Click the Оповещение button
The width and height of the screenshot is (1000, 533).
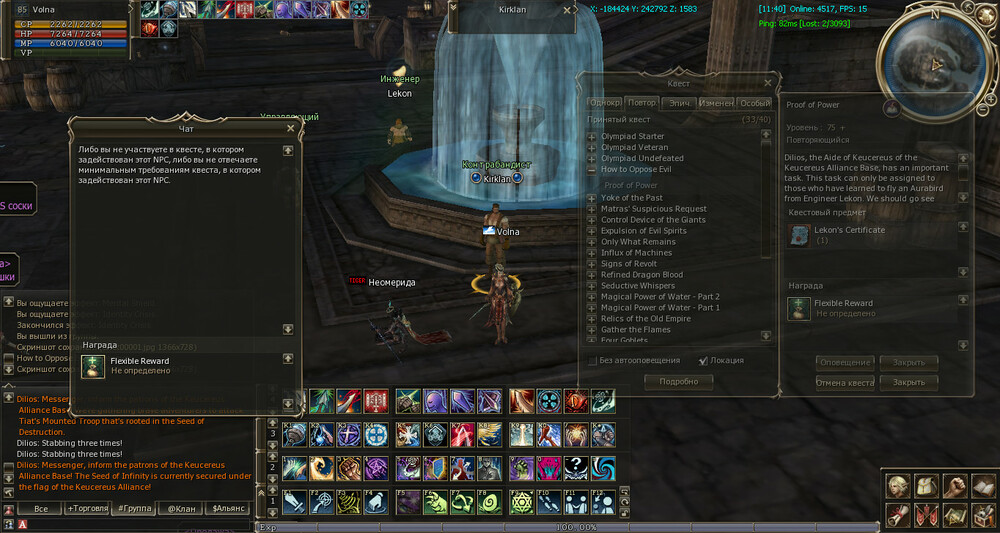tap(845, 362)
